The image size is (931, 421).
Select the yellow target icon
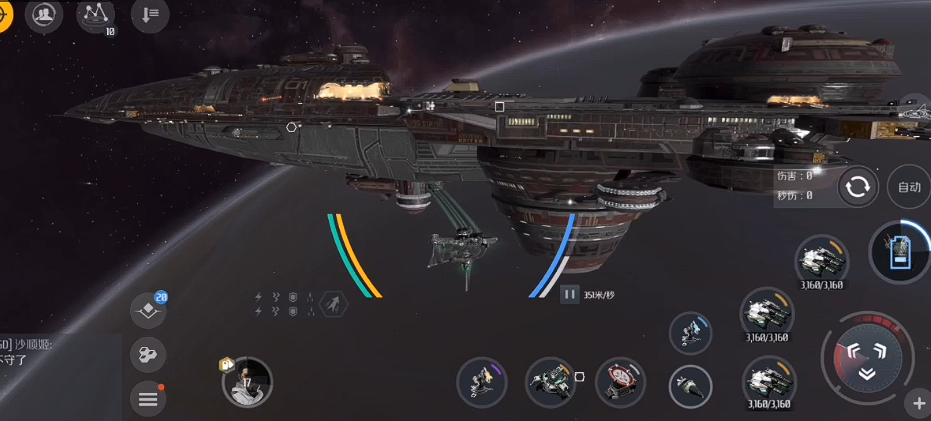[4, 14]
